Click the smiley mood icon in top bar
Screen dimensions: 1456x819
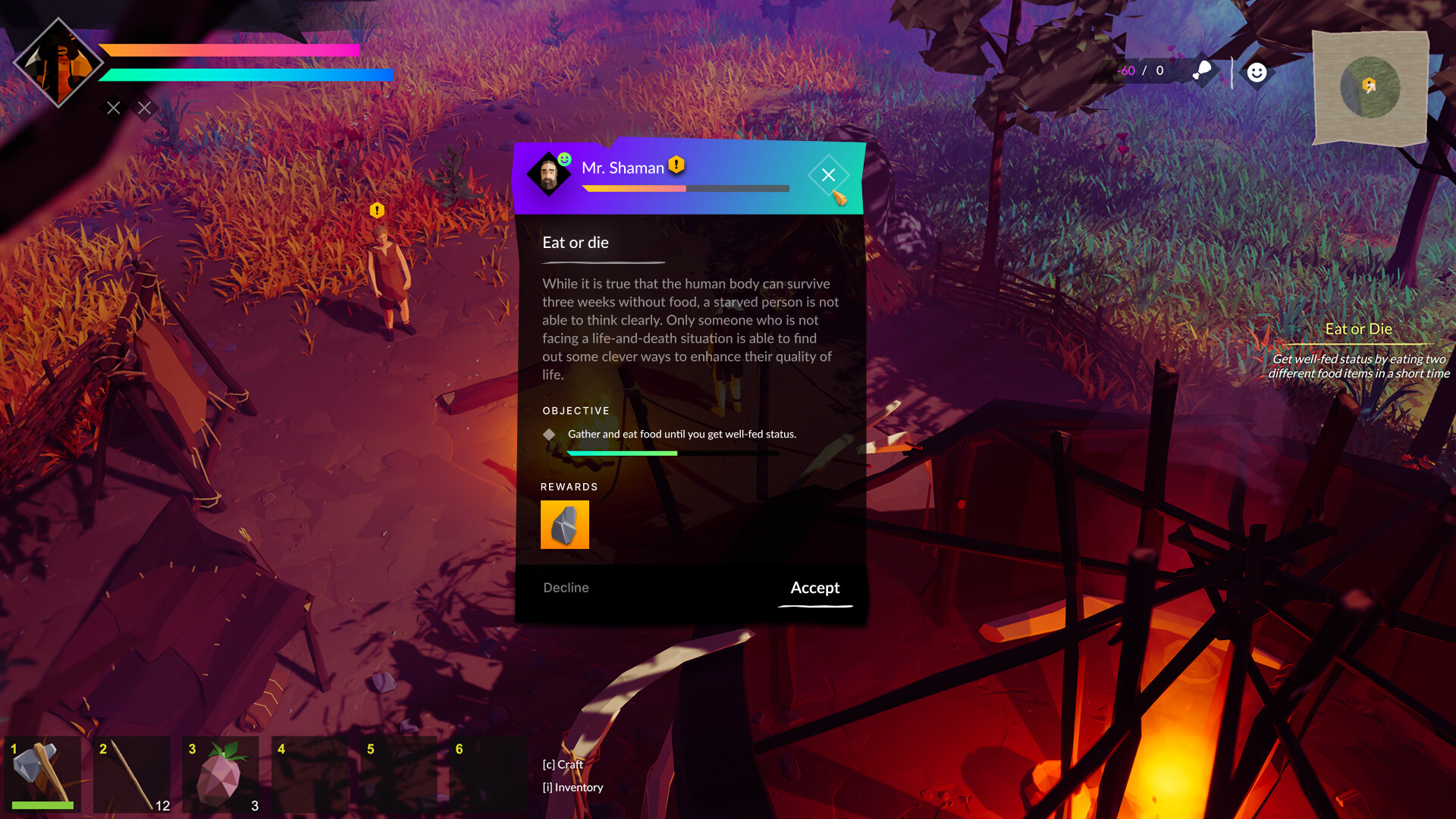click(x=1257, y=71)
